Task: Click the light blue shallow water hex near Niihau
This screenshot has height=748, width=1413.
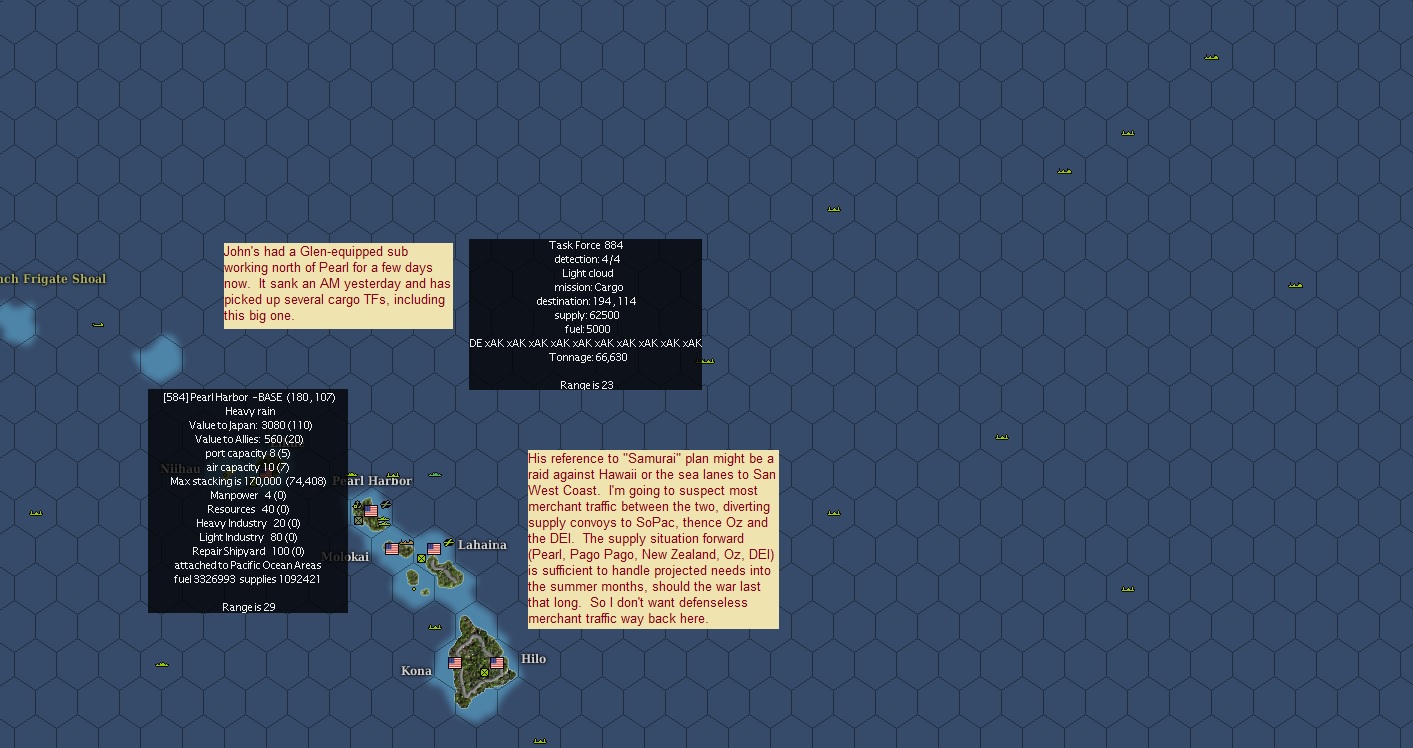Action: pyautogui.click(x=160, y=357)
